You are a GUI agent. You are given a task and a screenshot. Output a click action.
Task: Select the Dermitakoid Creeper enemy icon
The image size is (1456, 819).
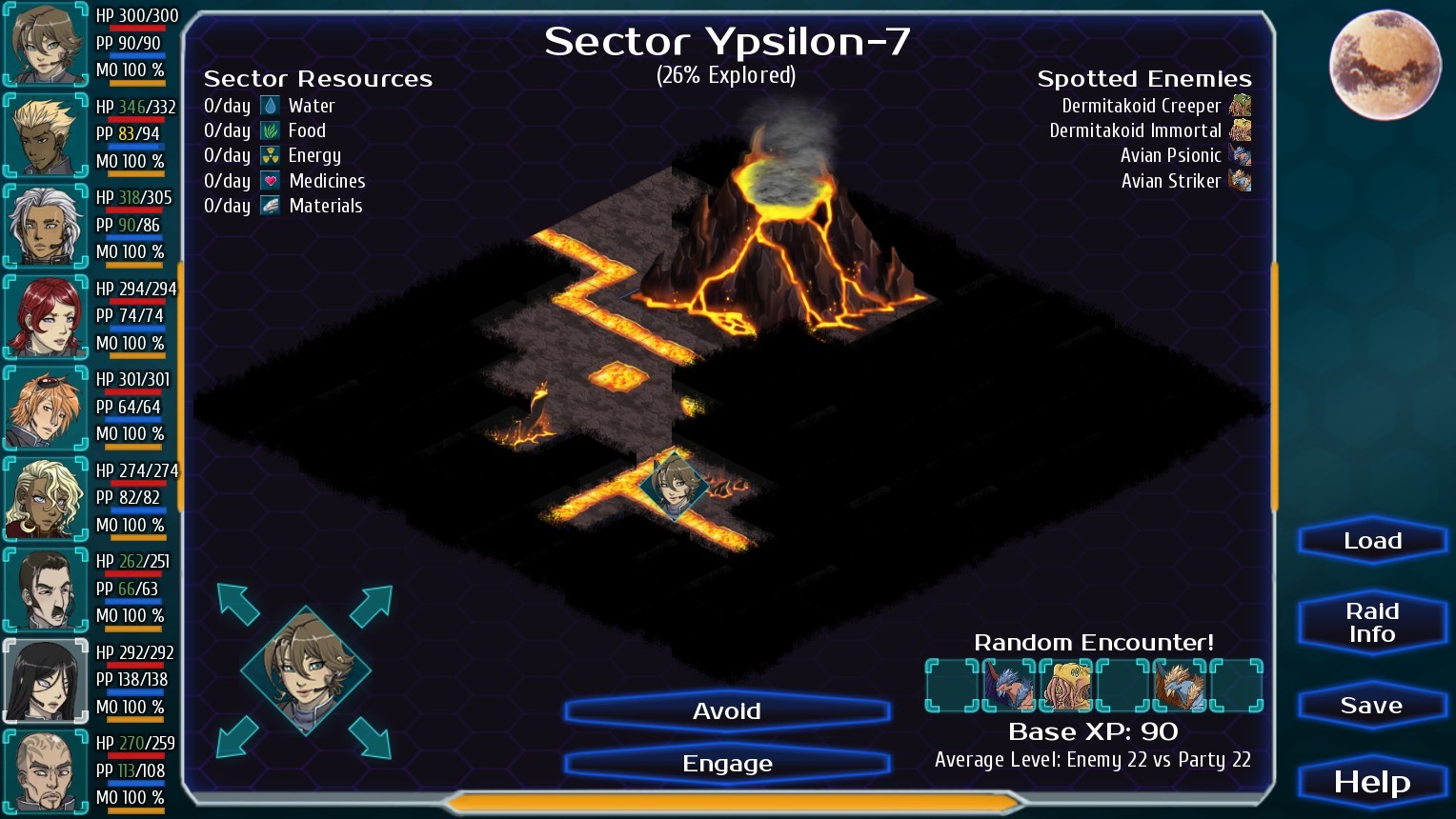click(1241, 106)
